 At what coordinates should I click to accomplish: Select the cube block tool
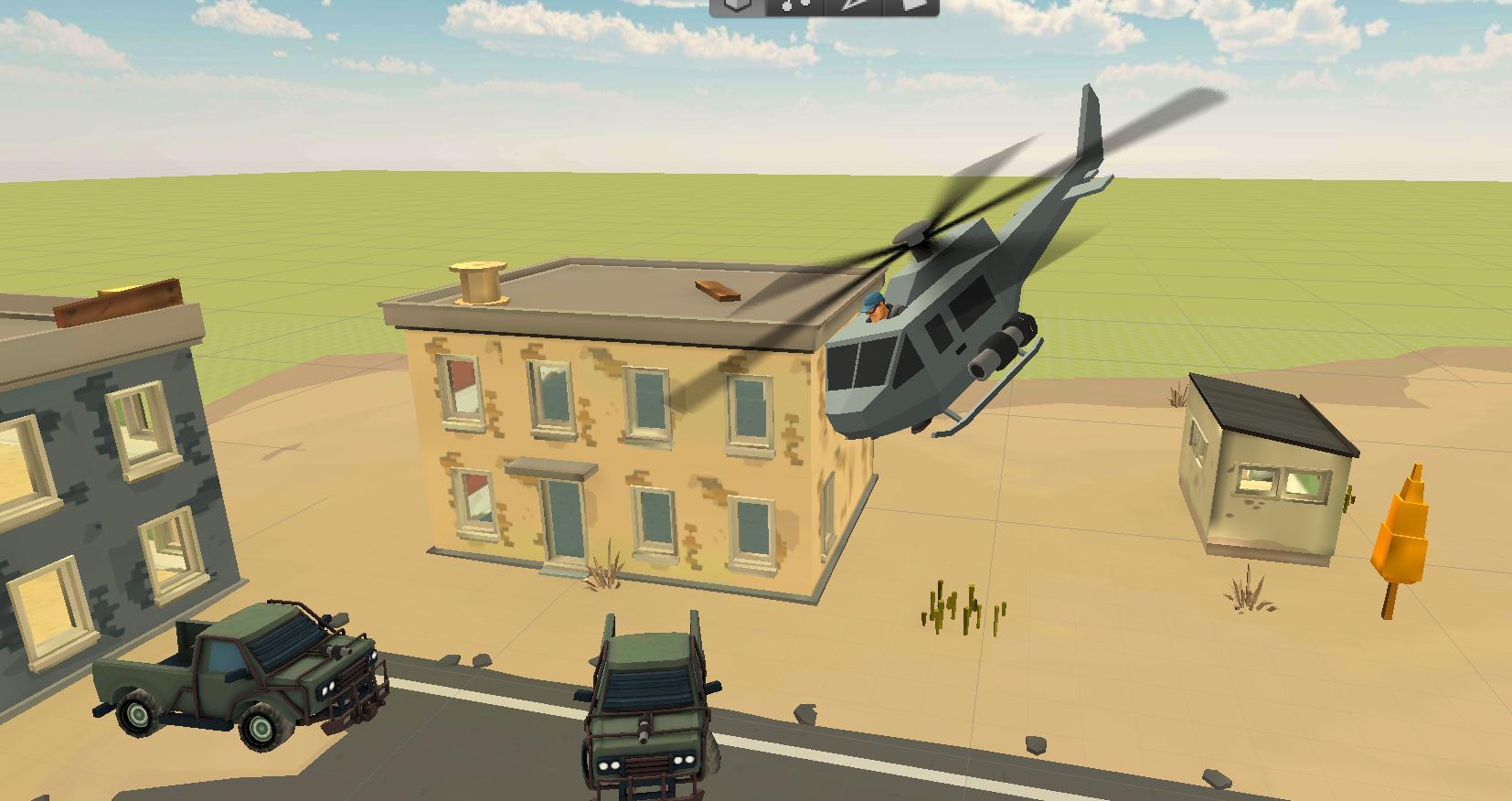[x=736, y=7]
